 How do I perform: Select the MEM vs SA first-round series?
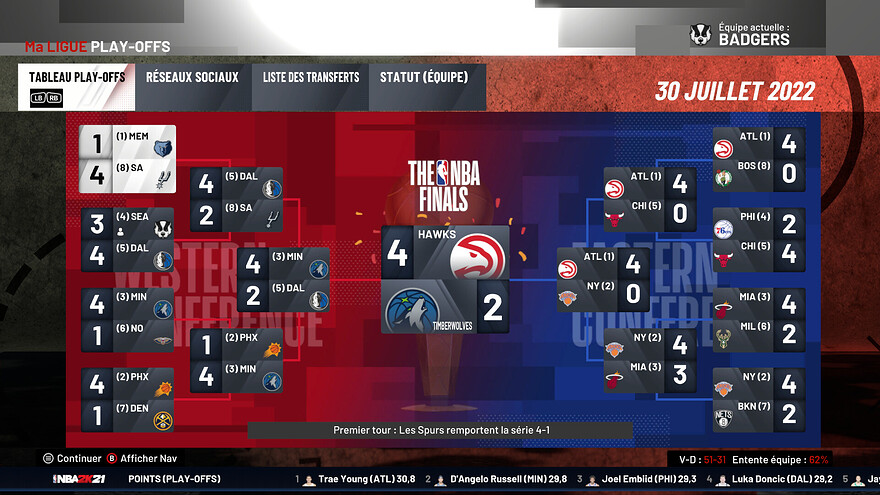pyautogui.click(x=128, y=160)
